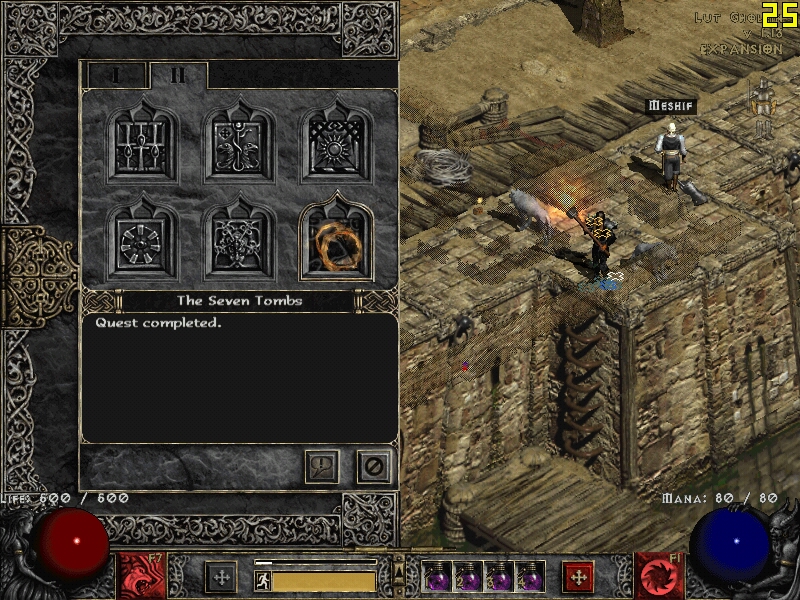The height and width of the screenshot is (600, 800).
Task: Pick the Summoner quest icon
Action: [240, 238]
